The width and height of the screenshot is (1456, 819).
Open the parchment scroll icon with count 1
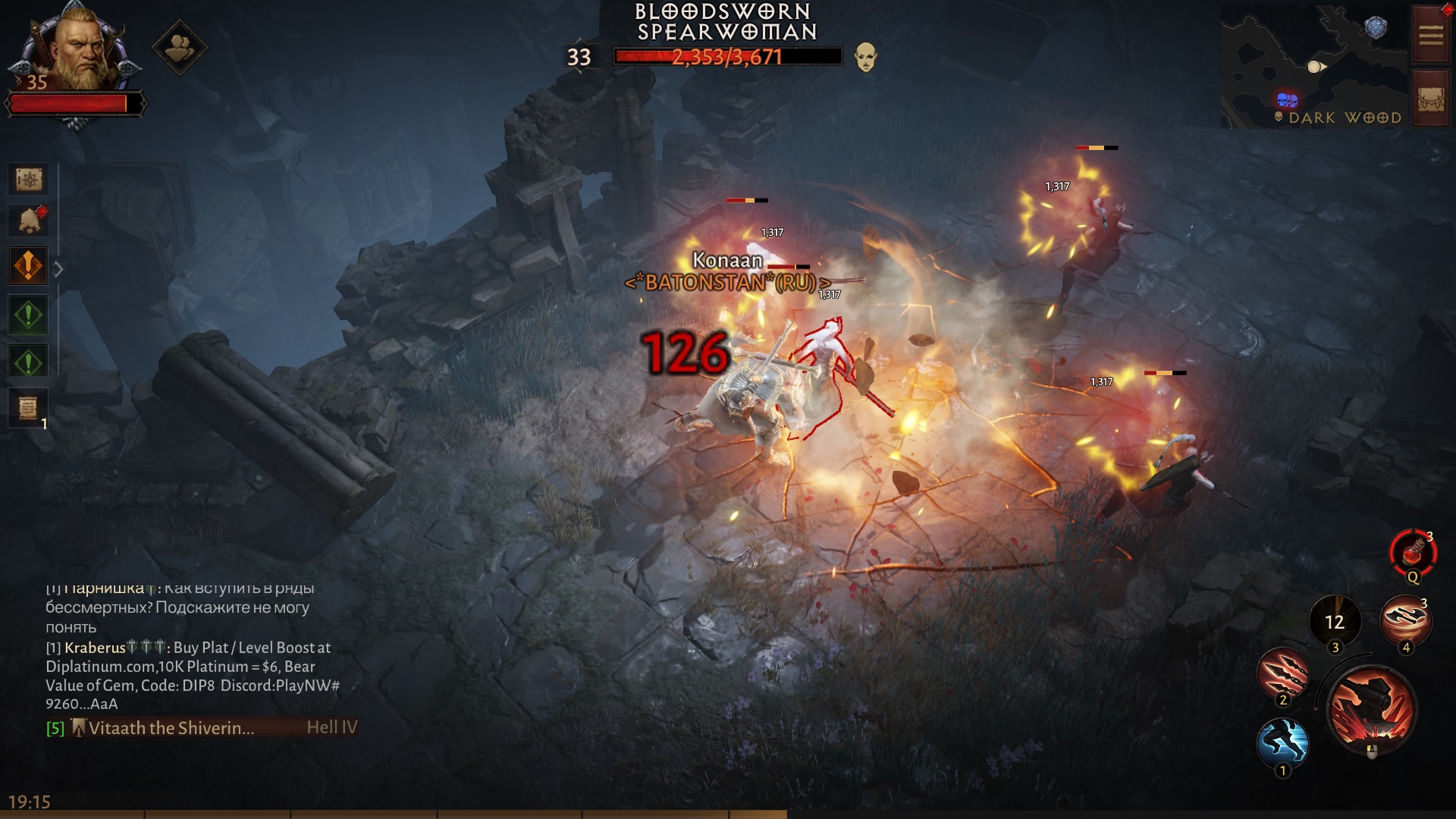pos(28,408)
